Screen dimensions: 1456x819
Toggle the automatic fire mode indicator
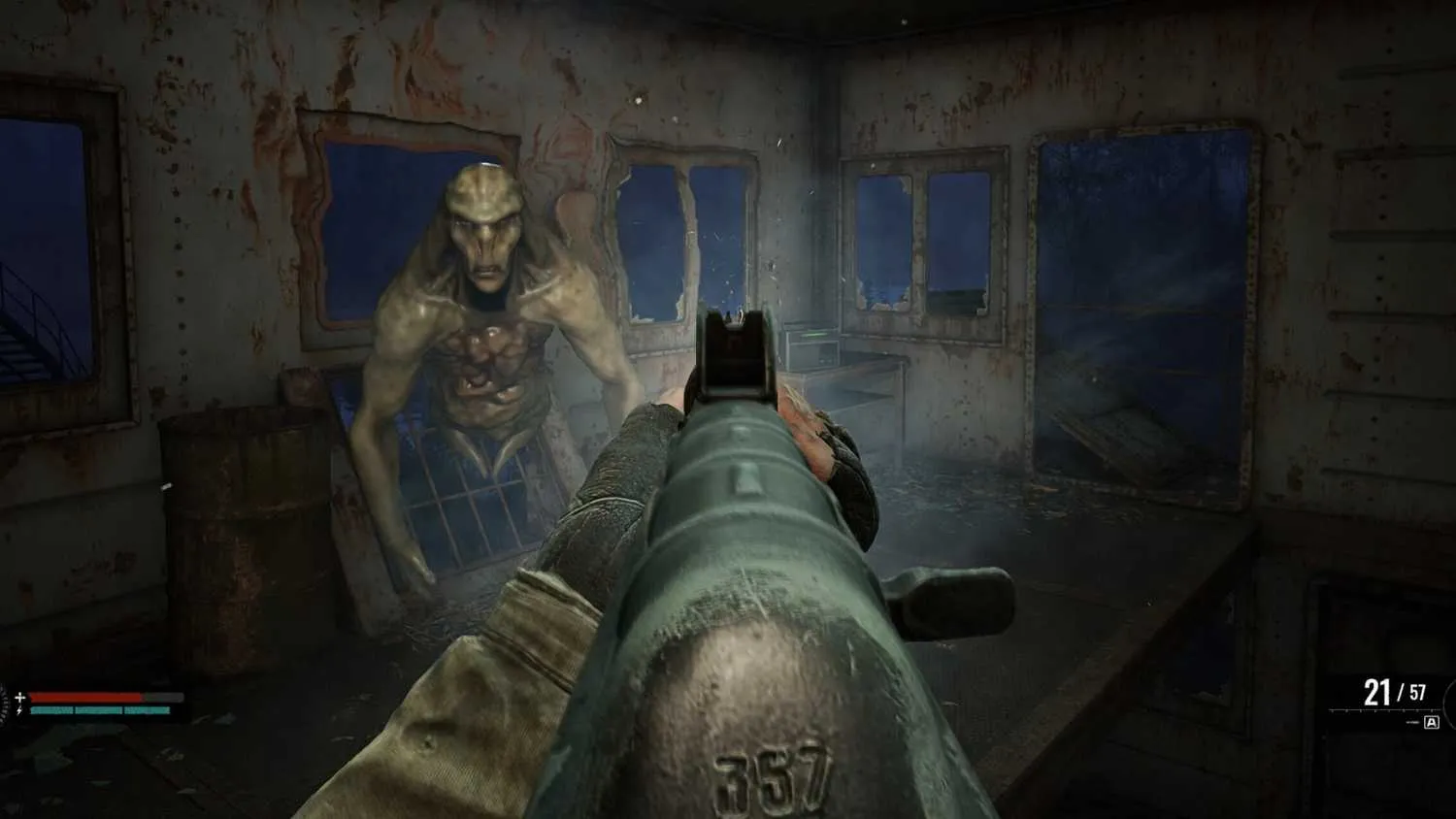click(1432, 722)
